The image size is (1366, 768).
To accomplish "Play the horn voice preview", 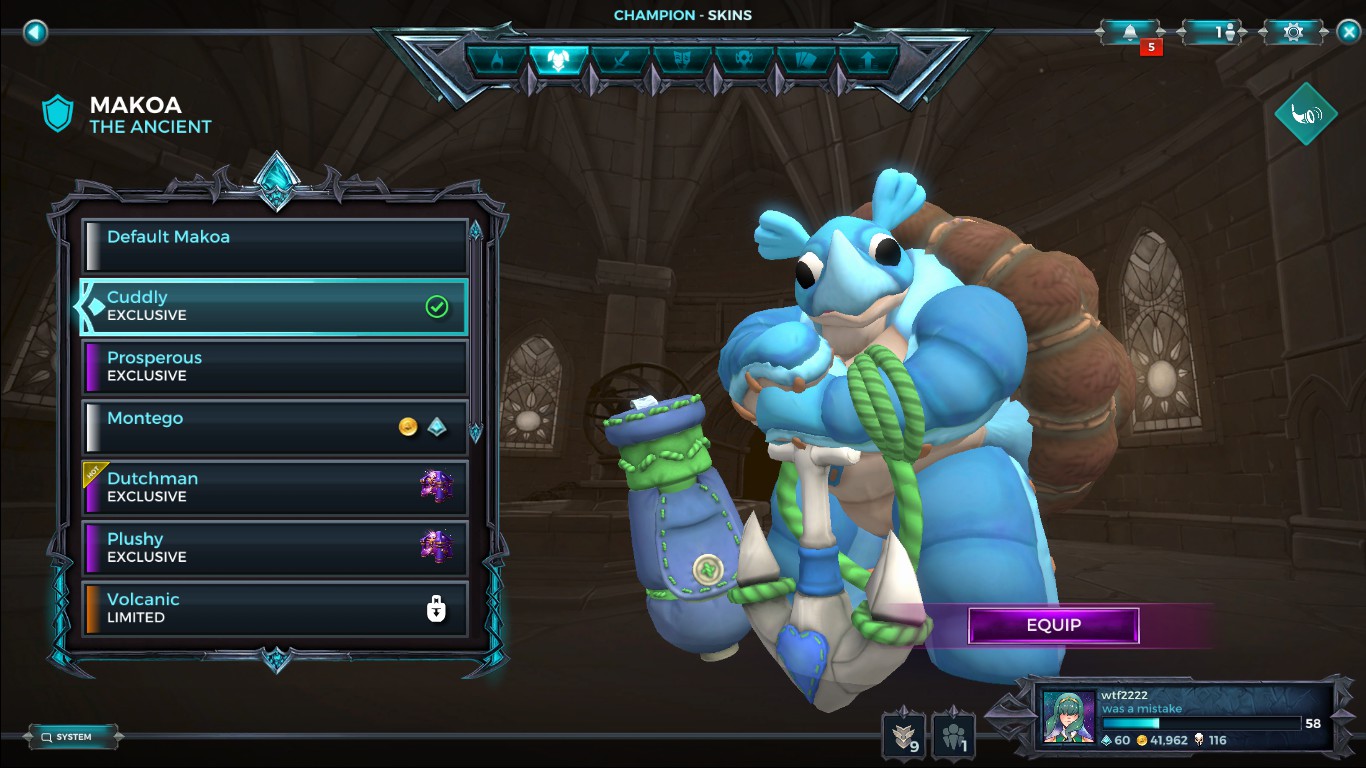I will click(x=1305, y=114).
